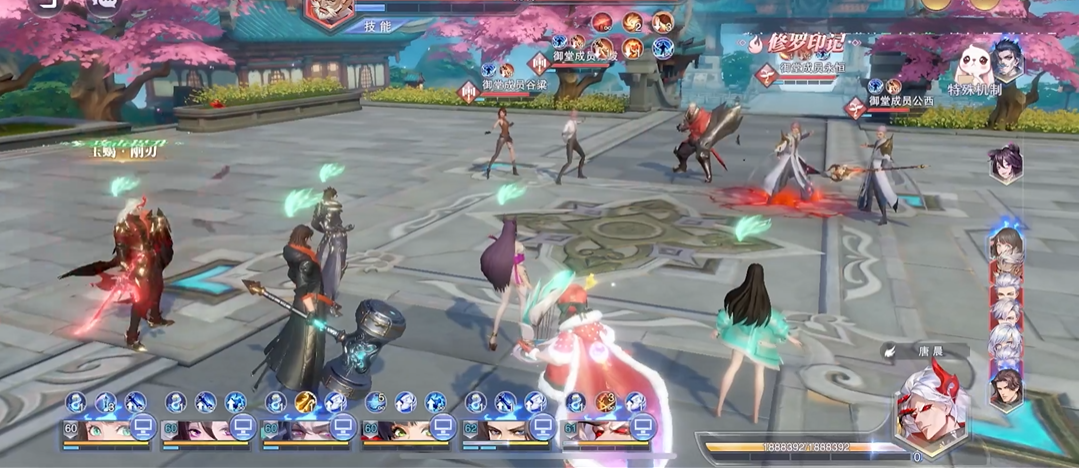
Task: Activate the orange skill icon marked 3
Action: click(x=605, y=402)
